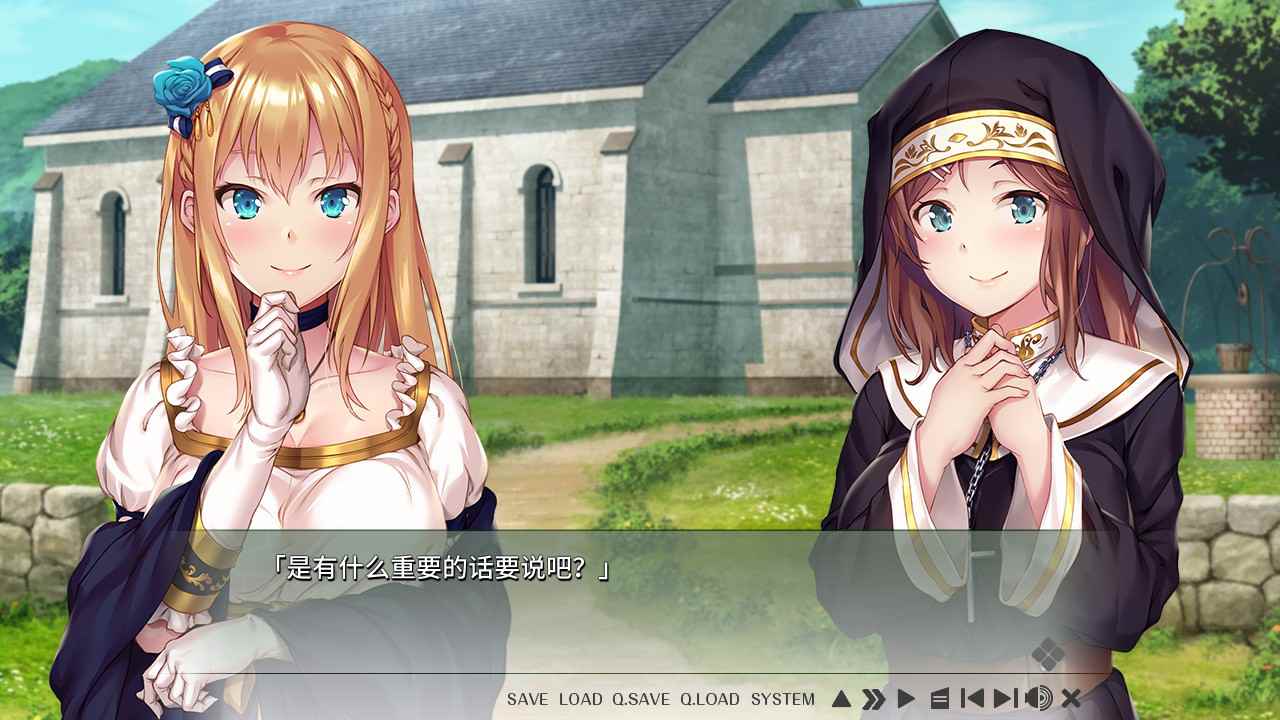Viewport: 1280px width, 720px height.
Task: Quick load with Q.LOAD
Action: tap(710, 699)
